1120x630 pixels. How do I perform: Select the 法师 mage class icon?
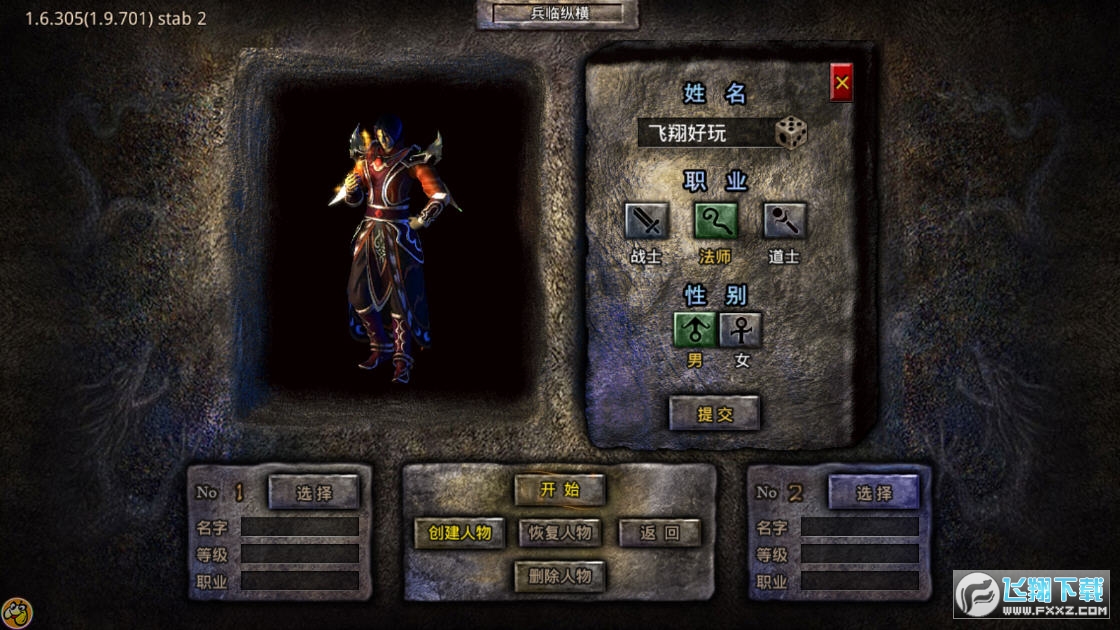click(x=715, y=221)
